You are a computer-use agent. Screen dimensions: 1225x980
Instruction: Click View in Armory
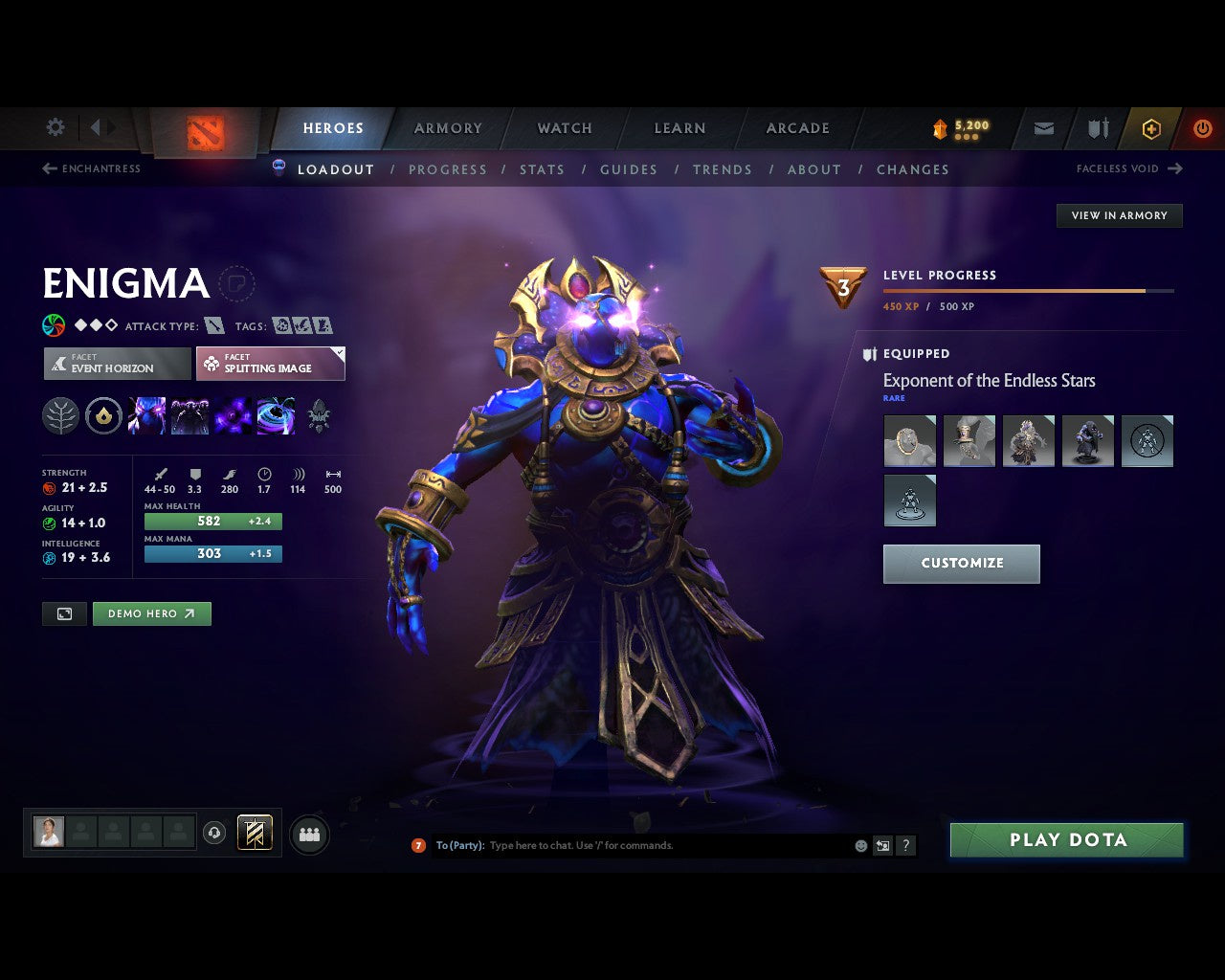tap(1119, 215)
